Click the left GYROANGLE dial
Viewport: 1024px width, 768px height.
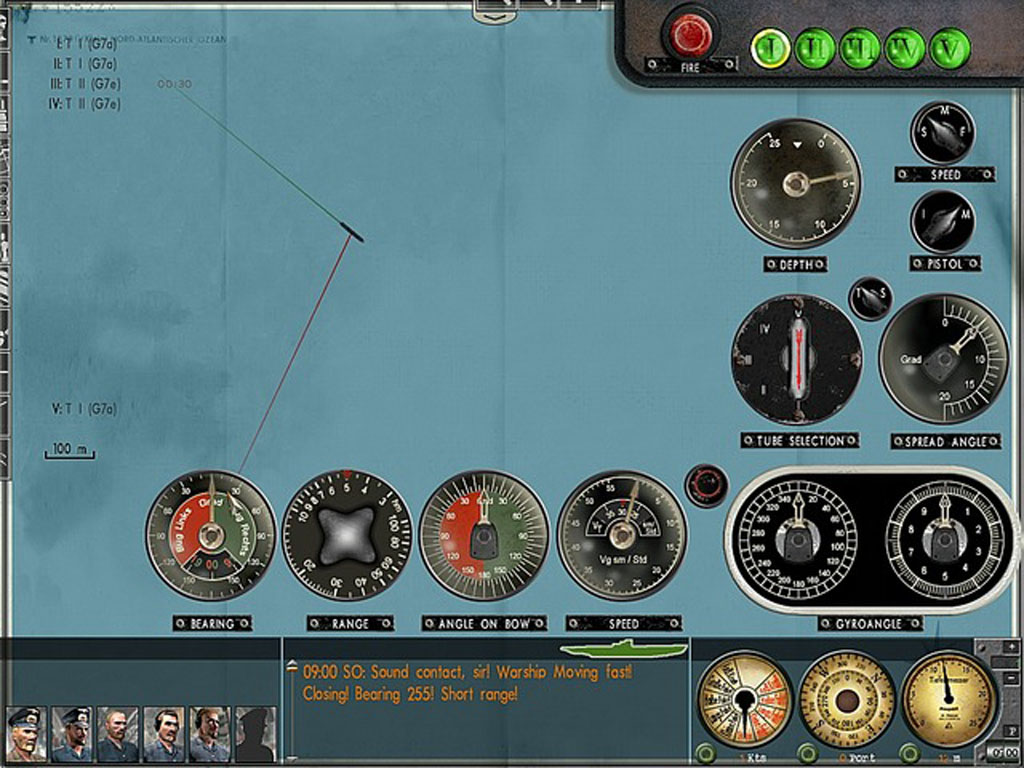[x=797, y=540]
